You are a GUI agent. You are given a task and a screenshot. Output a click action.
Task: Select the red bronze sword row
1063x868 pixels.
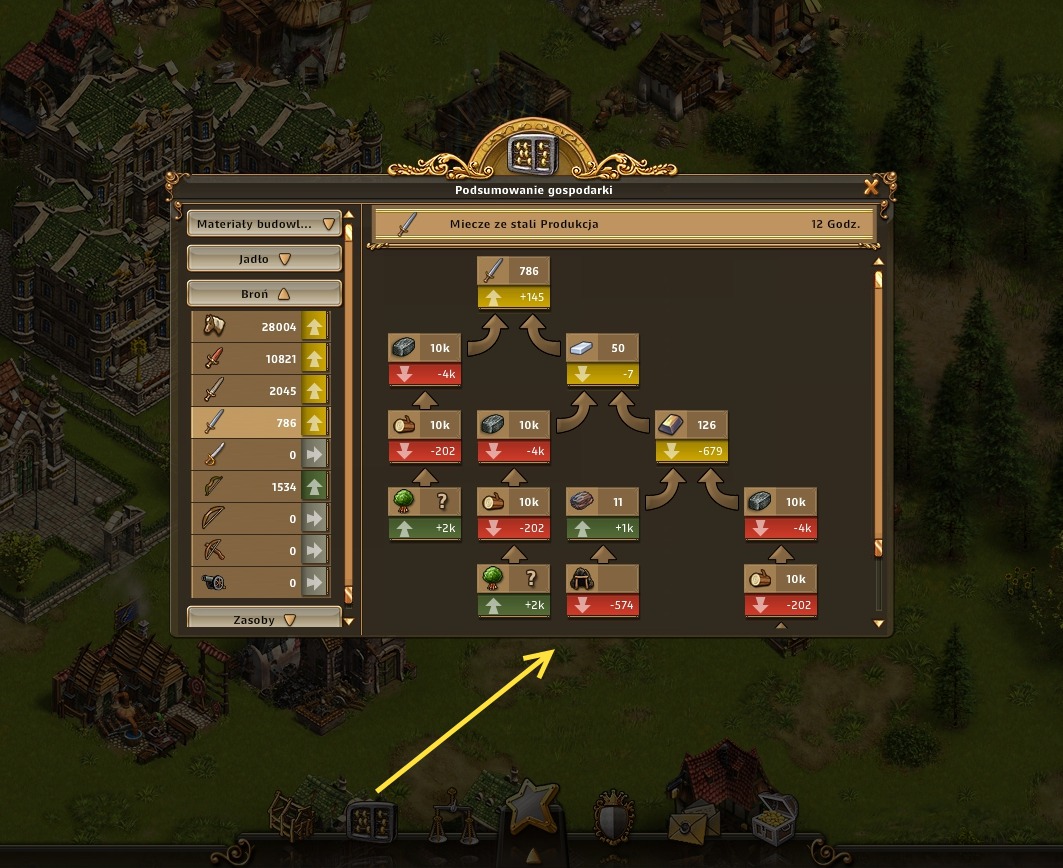point(260,359)
